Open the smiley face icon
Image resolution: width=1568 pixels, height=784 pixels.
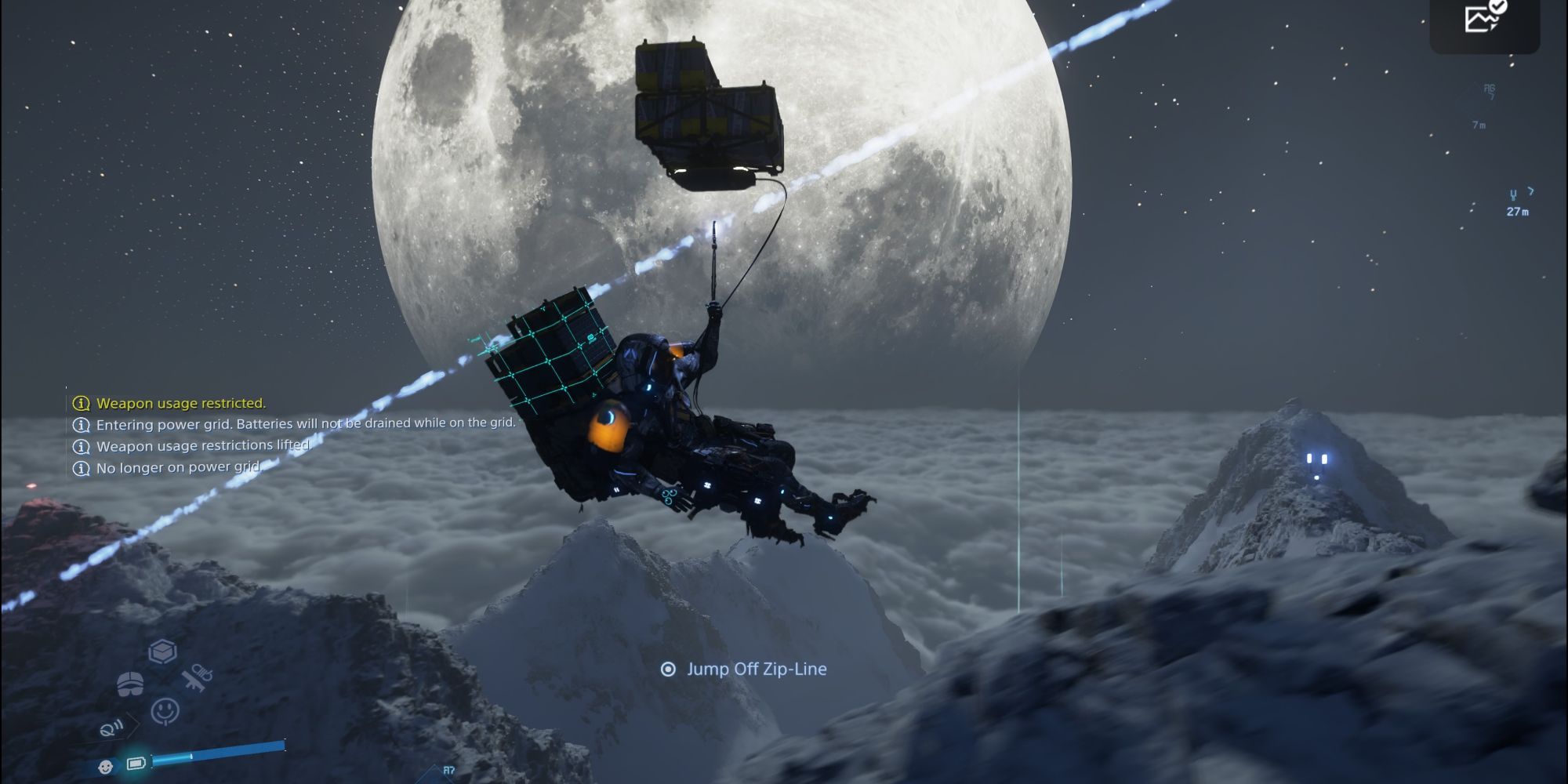pos(165,711)
